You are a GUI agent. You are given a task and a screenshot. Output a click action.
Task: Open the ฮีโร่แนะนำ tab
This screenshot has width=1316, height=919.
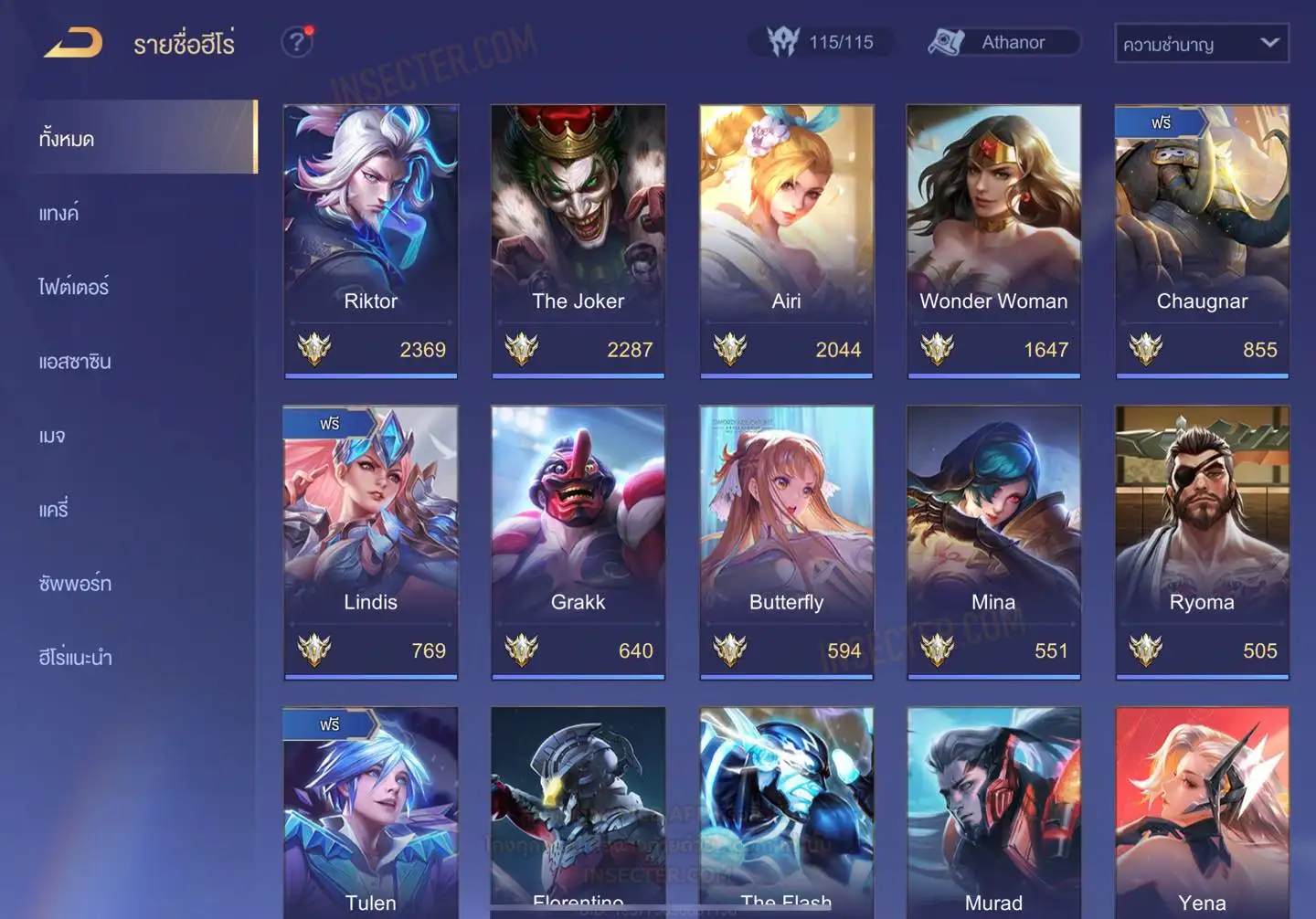75,658
